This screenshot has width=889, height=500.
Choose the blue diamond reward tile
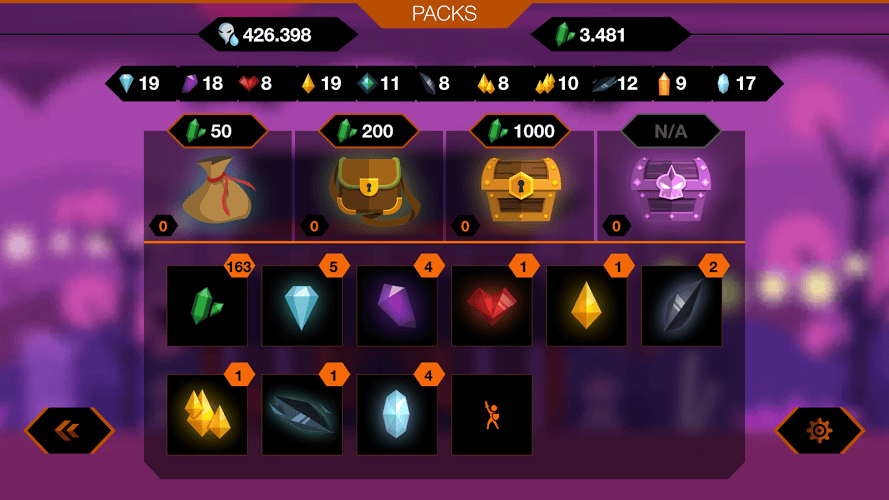302,306
